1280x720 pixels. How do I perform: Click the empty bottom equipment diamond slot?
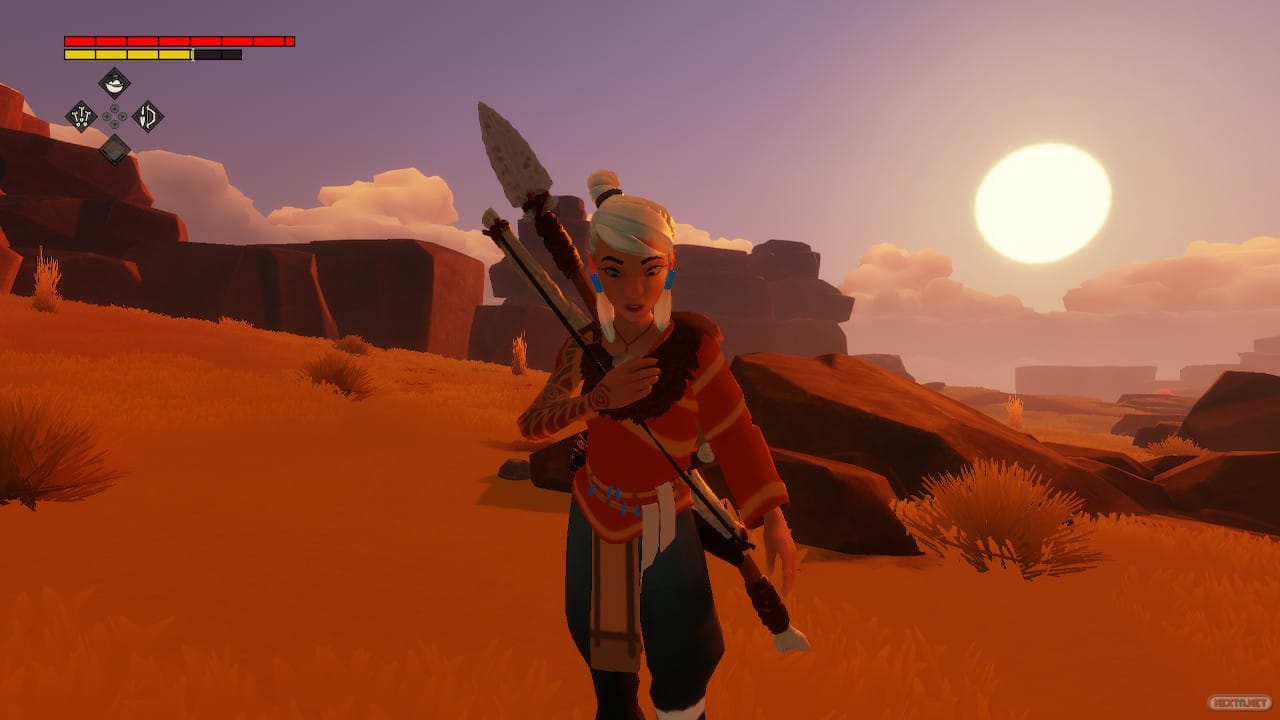[115, 151]
